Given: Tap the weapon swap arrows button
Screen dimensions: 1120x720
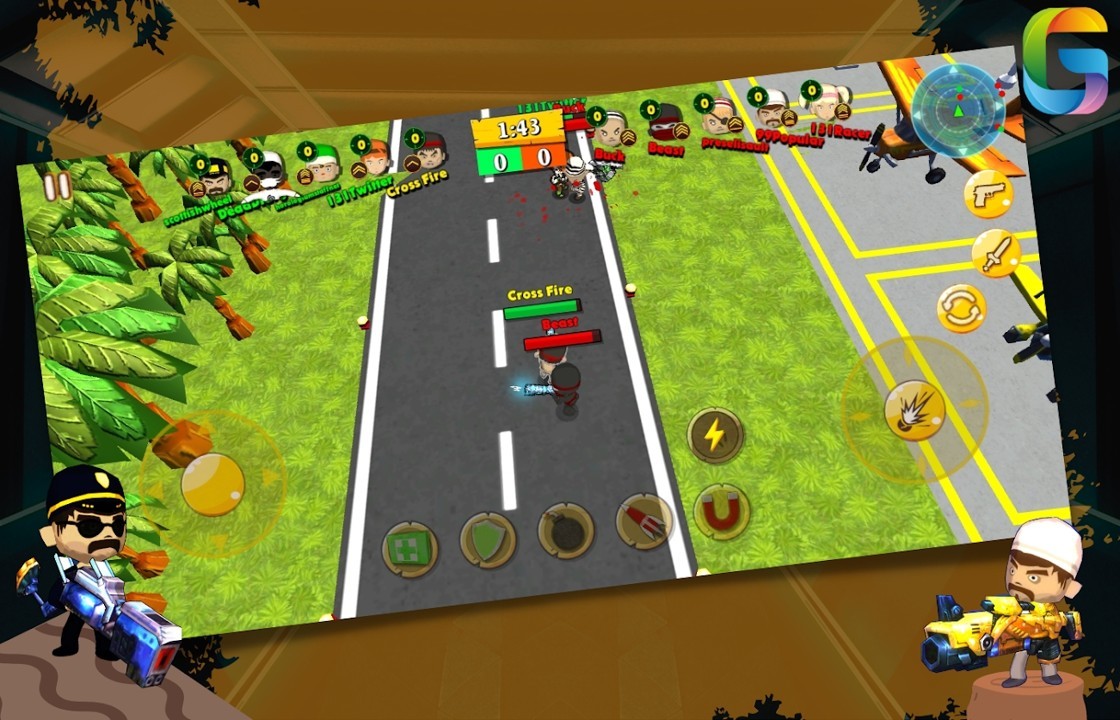Looking at the screenshot, I should [x=962, y=309].
